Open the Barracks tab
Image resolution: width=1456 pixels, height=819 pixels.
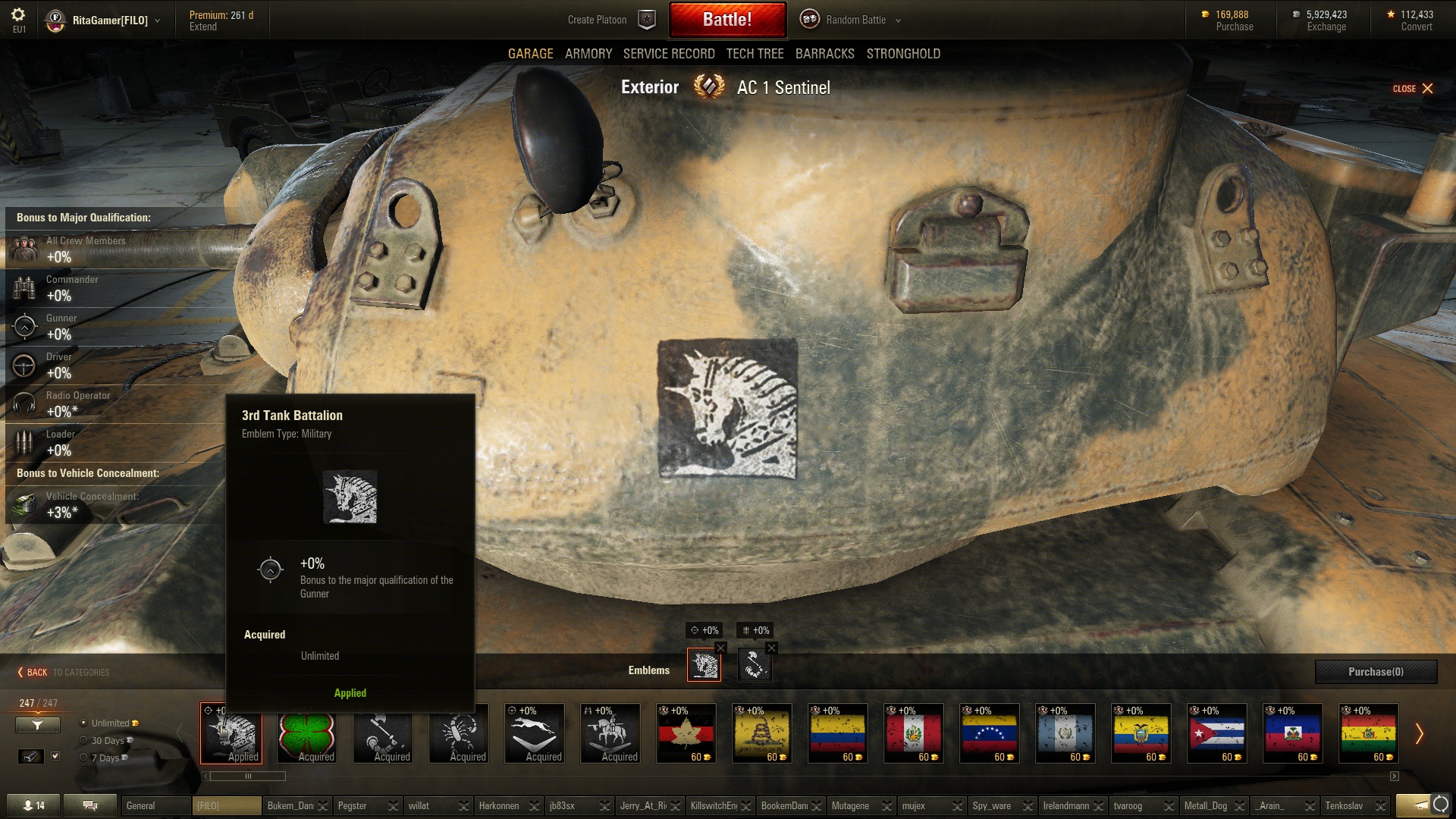coord(824,54)
